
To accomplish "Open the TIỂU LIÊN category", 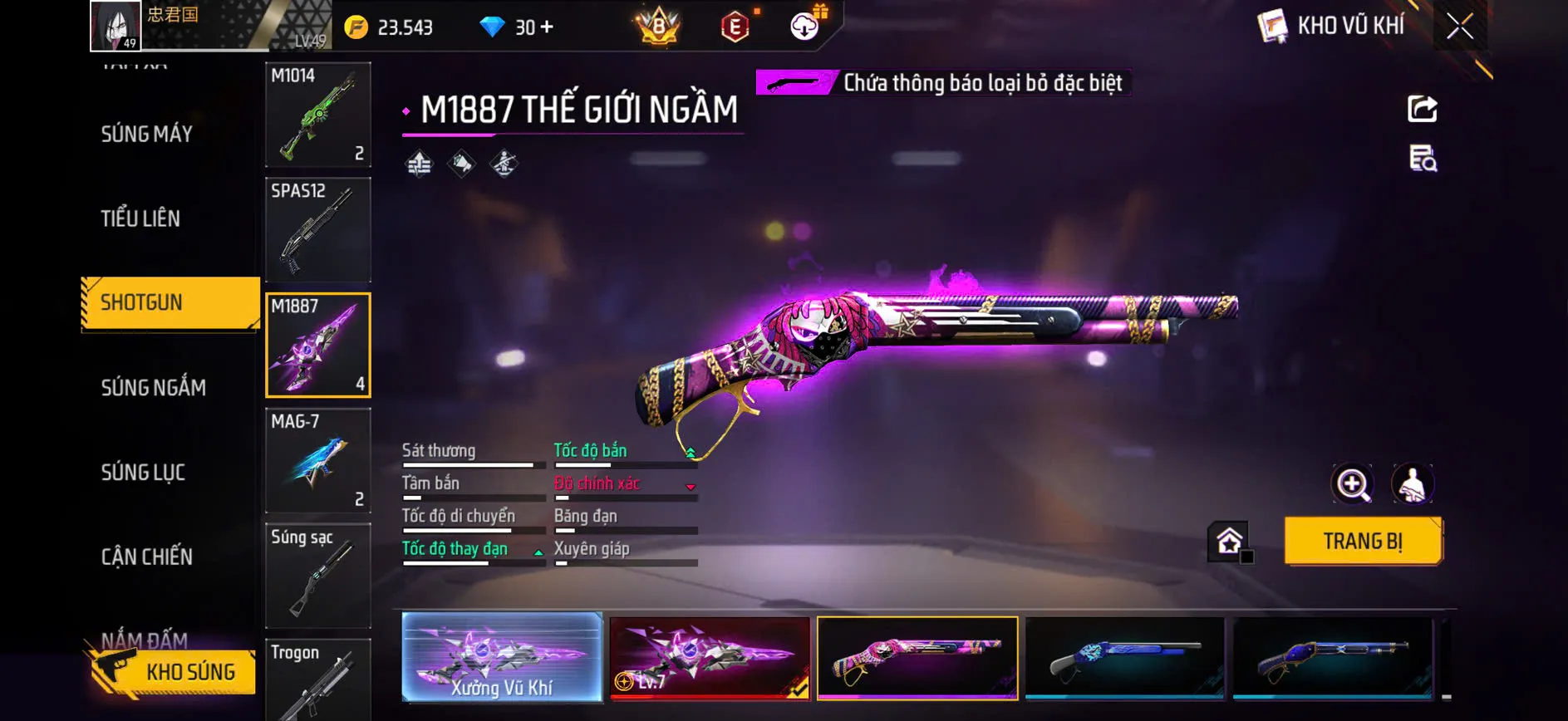I will pyautogui.click(x=140, y=218).
